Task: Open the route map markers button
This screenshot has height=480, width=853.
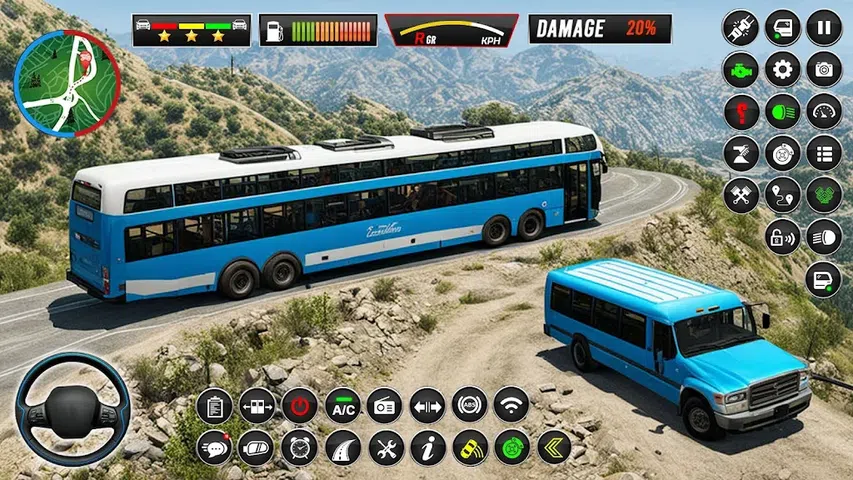Action: pyautogui.click(x=782, y=195)
